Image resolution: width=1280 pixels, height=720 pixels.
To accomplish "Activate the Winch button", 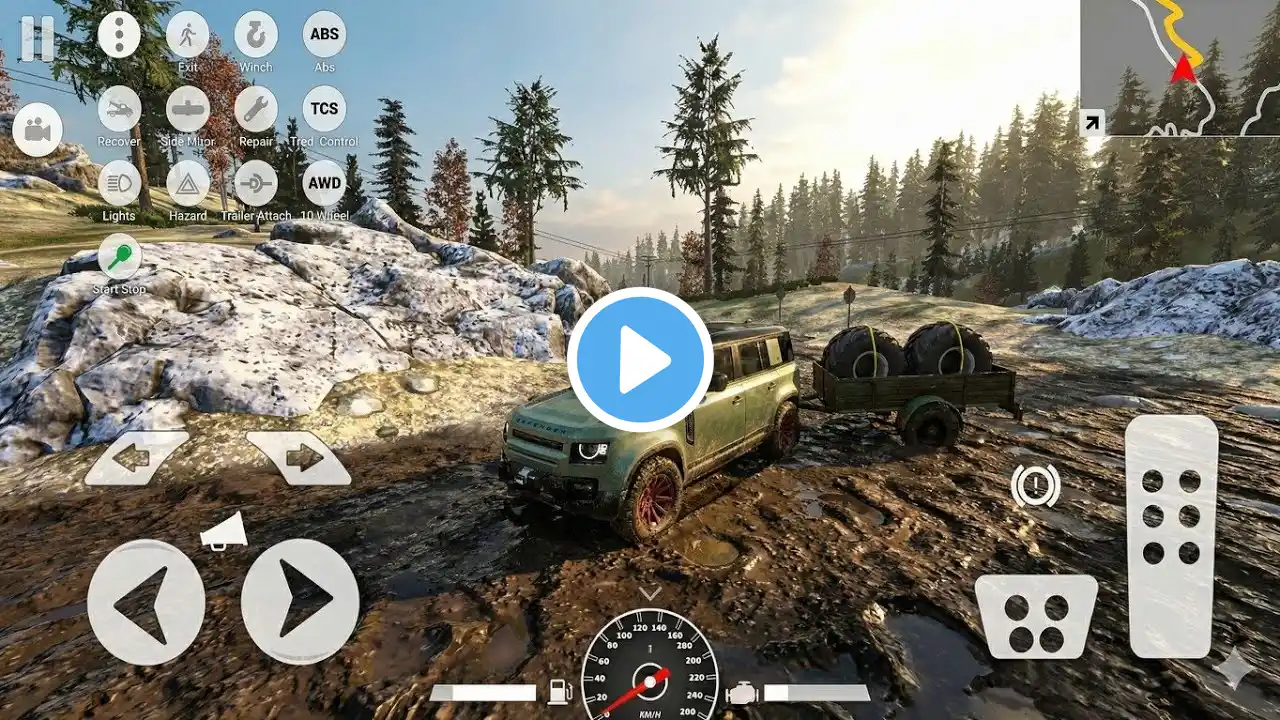I will point(256,35).
